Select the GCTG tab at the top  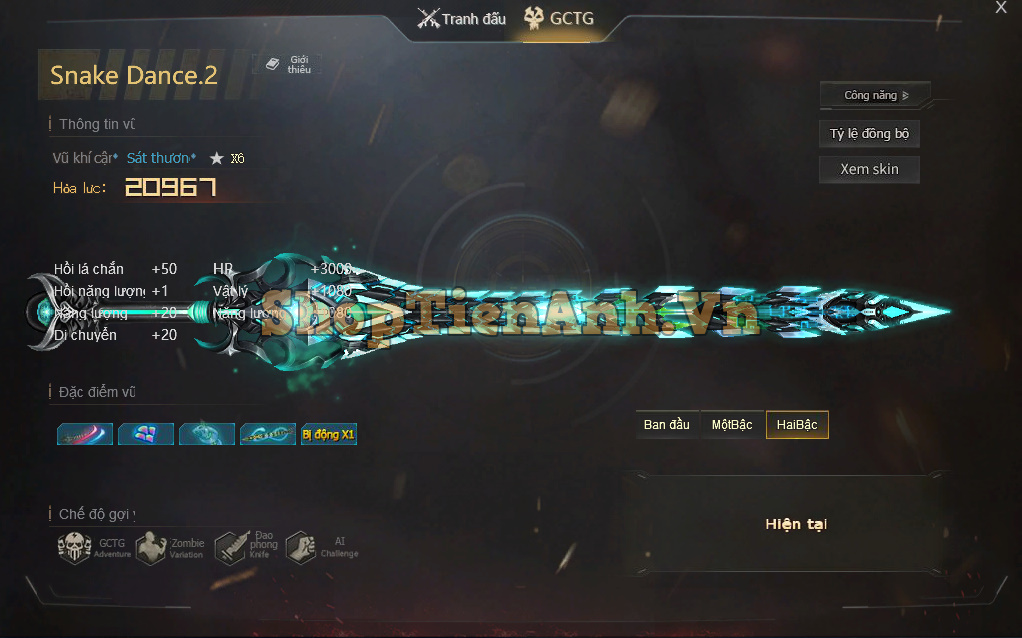(558, 18)
